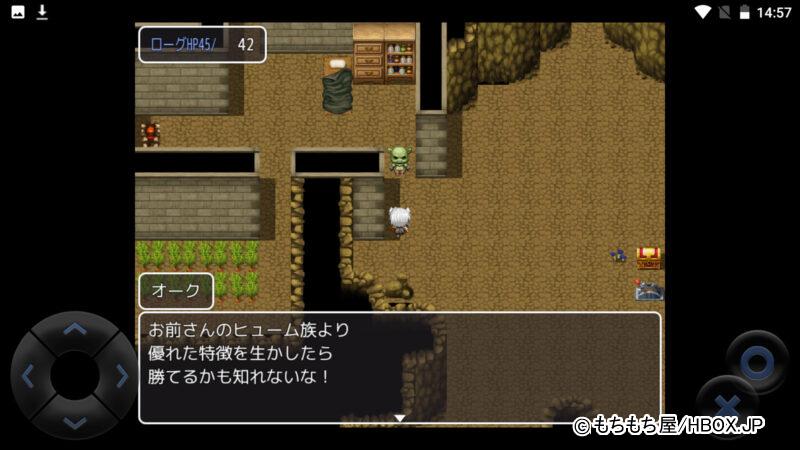
Task: Tap the D-pad right arrow
Action: tap(122, 376)
